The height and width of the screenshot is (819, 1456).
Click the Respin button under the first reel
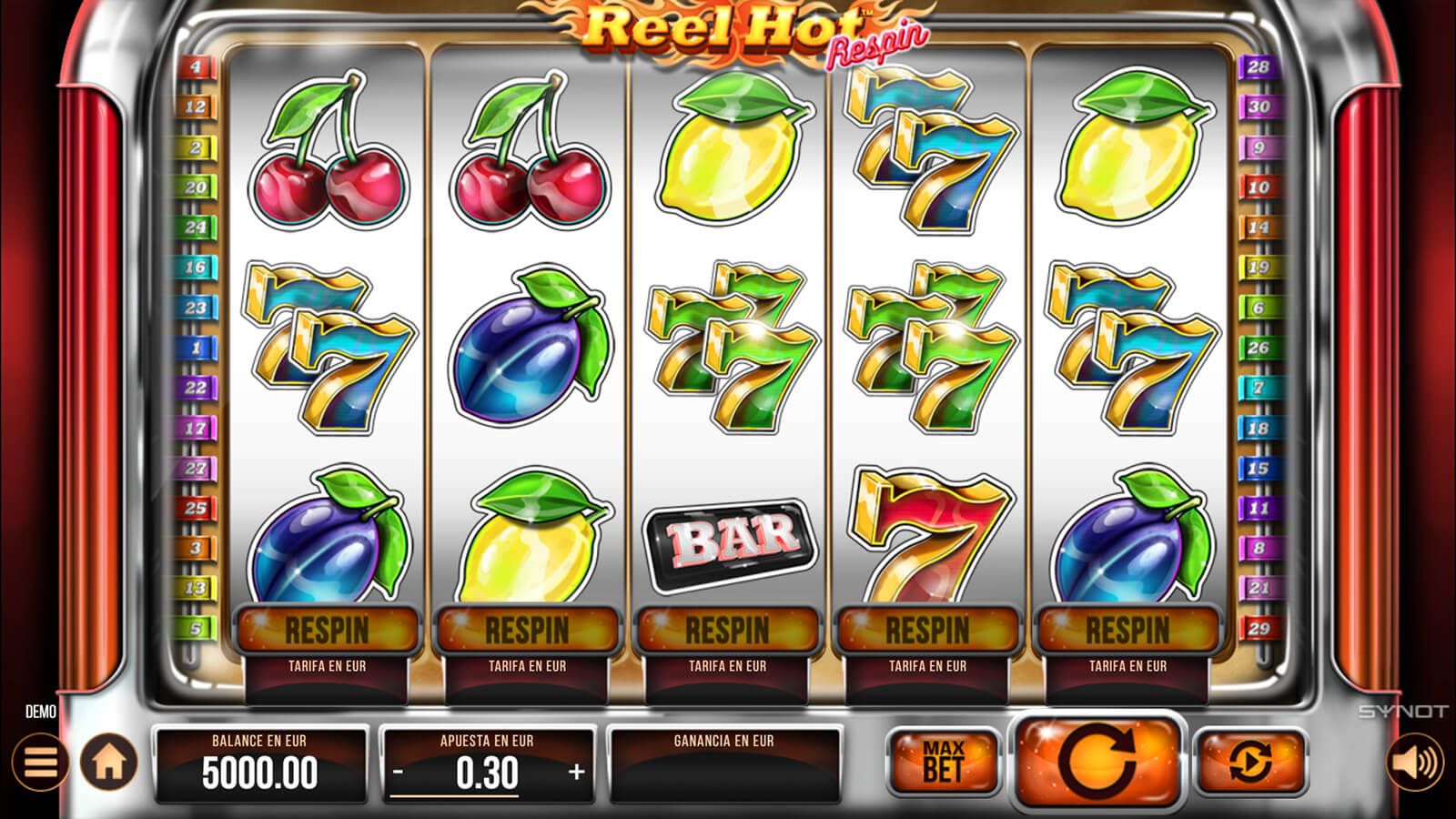click(x=328, y=630)
